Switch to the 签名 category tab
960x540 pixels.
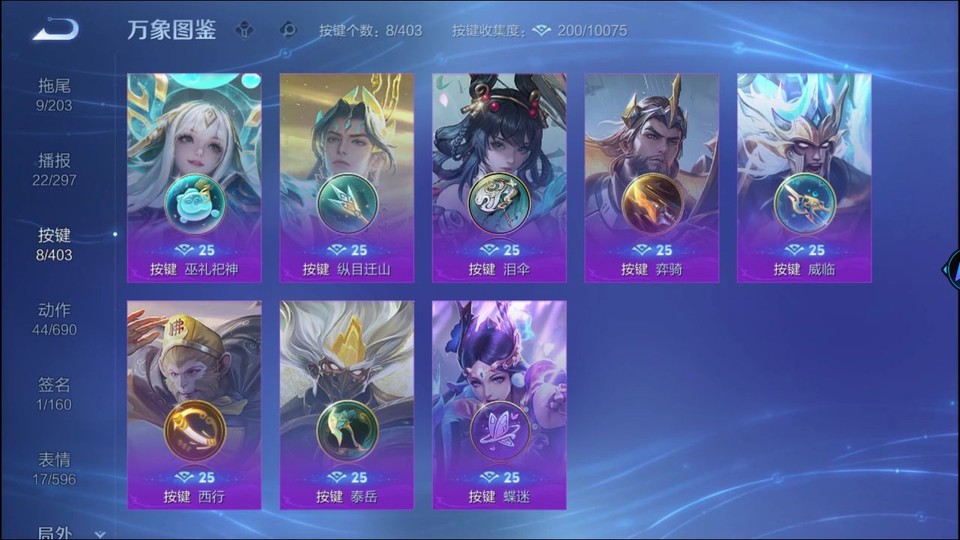click(55, 394)
